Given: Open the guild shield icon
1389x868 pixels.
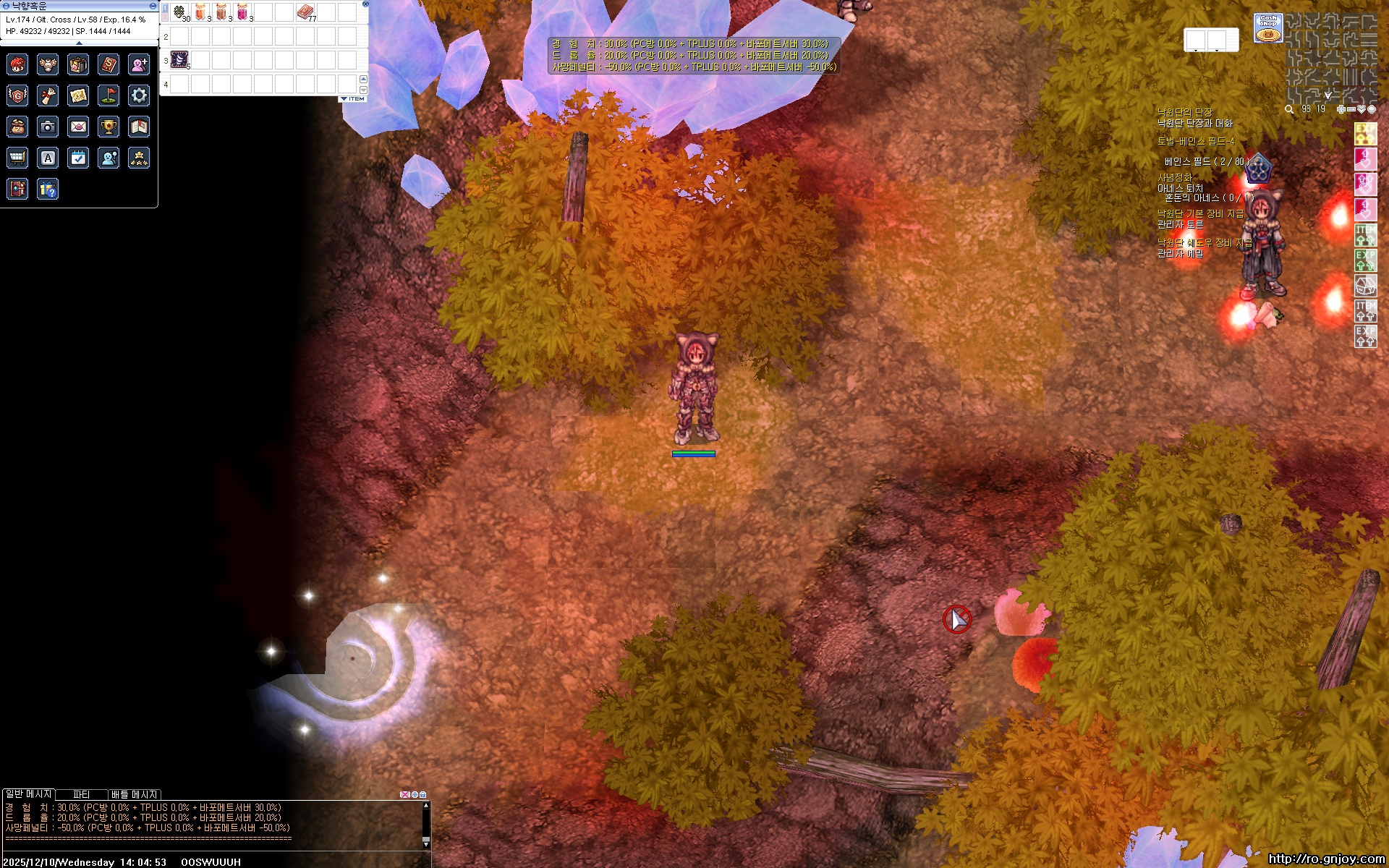Looking at the screenshot, I should [17, 95].
